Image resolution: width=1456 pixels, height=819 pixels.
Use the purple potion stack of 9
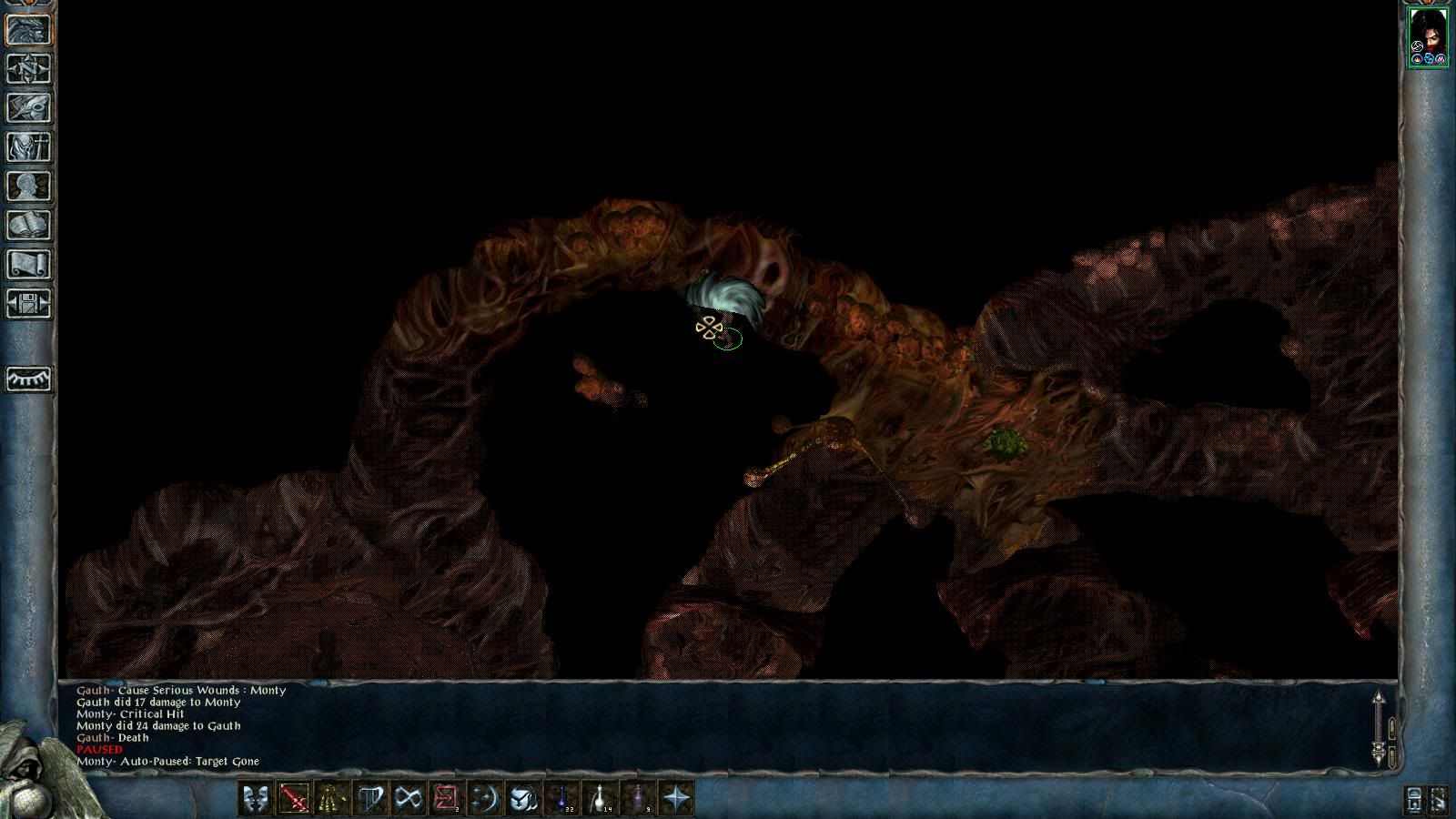point(638,799)
